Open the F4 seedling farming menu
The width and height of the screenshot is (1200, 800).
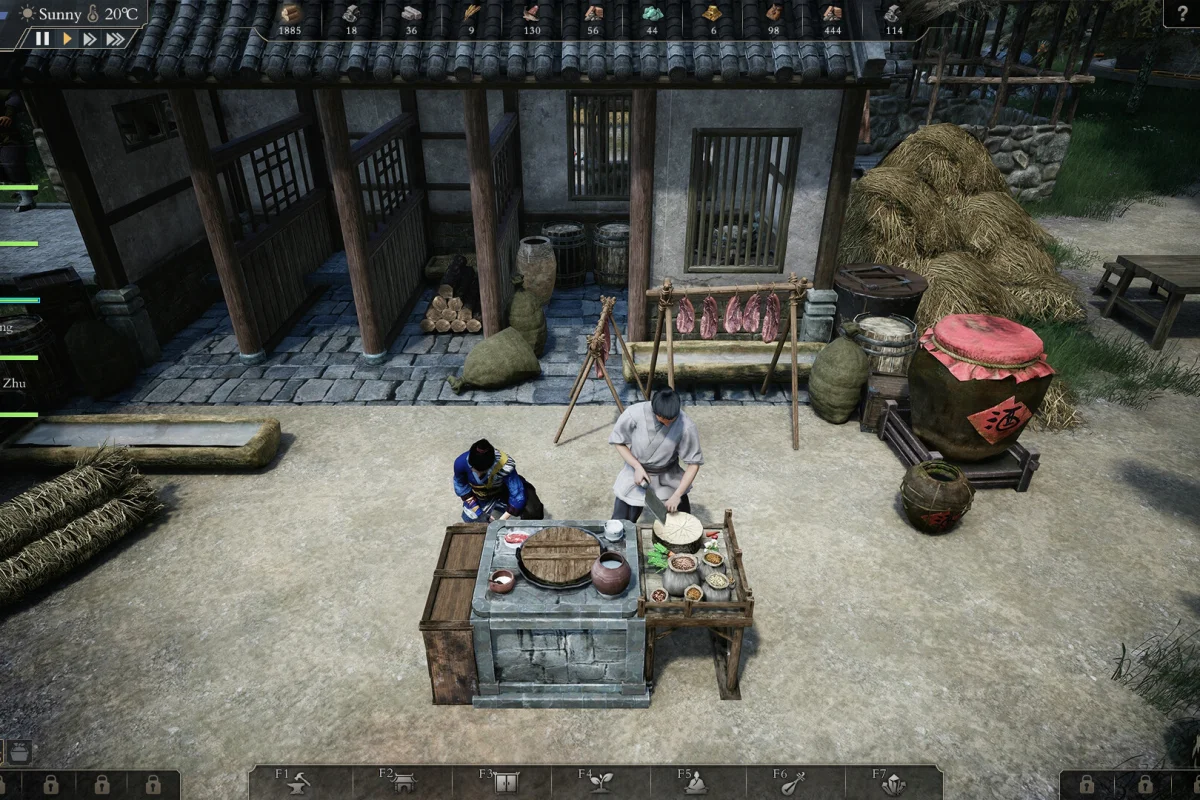tap(600, 783)
